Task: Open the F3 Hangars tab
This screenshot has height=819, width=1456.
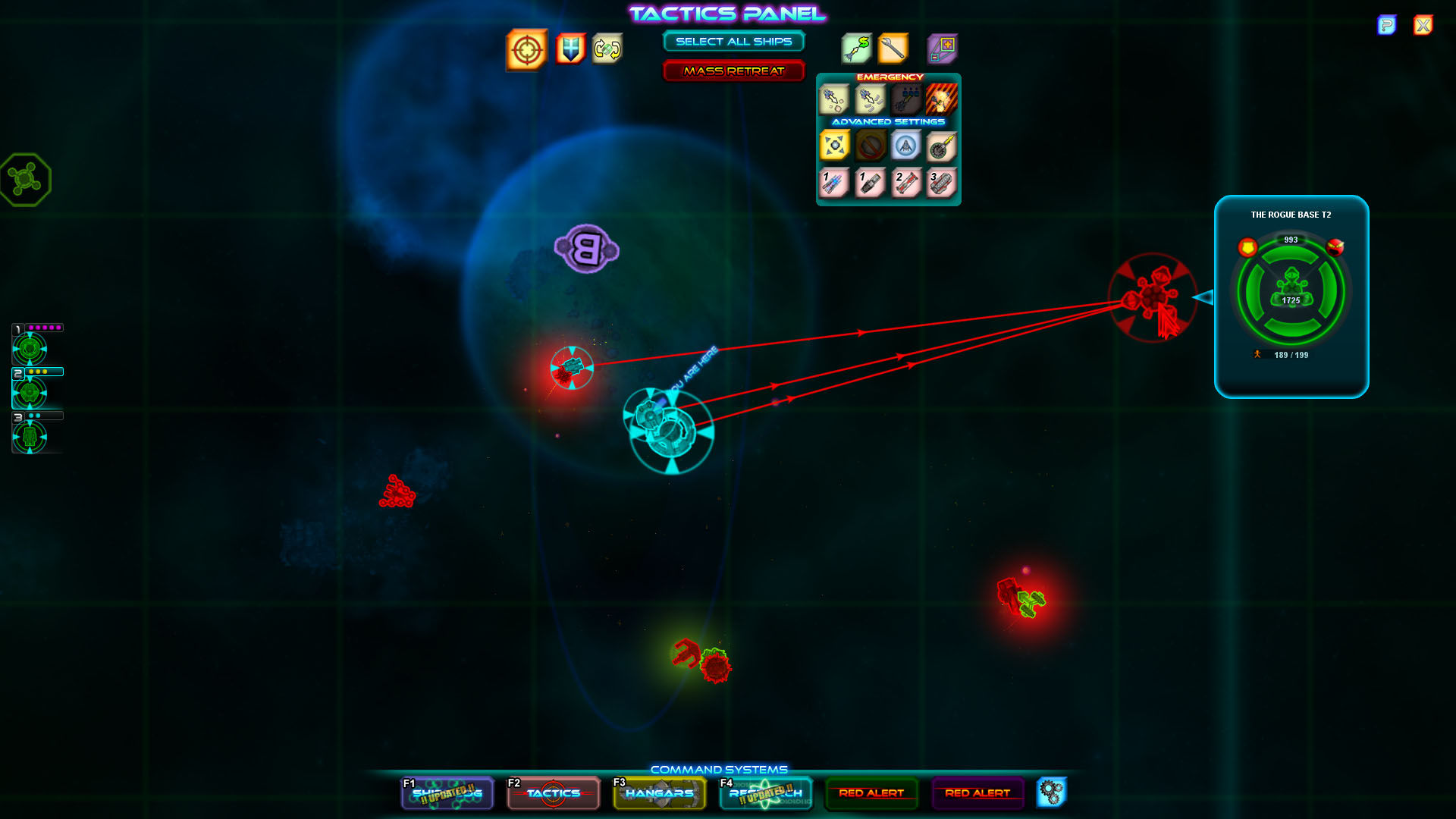Action: click(x=659, y=793)
